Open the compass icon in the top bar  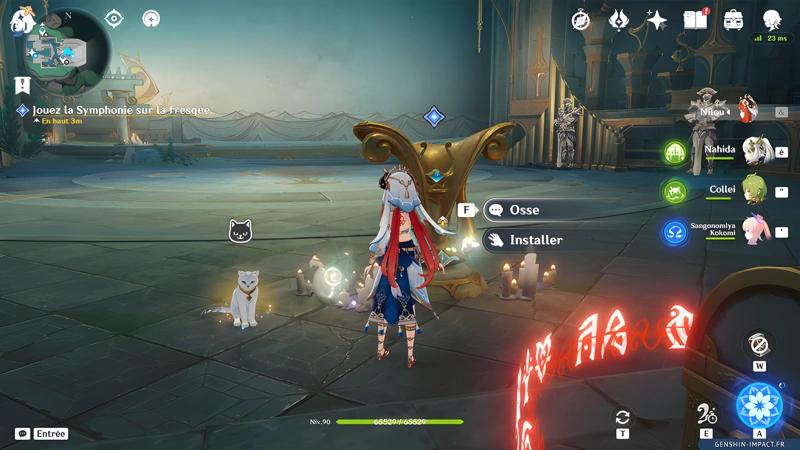(x=581, y=20)
